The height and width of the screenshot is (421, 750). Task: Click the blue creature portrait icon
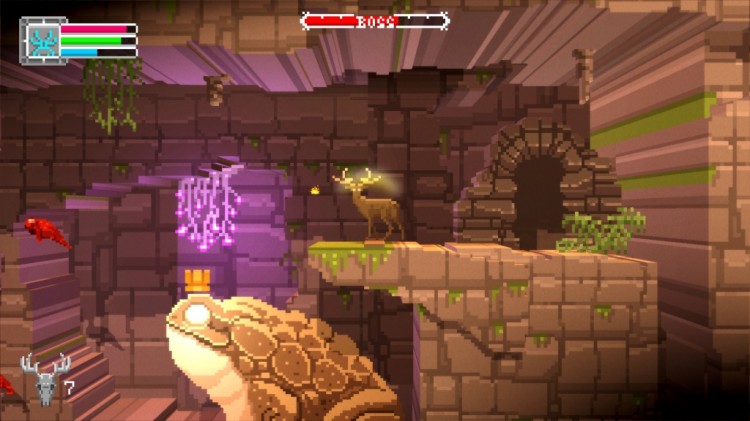pyautogui.click(x=43, y=41)
